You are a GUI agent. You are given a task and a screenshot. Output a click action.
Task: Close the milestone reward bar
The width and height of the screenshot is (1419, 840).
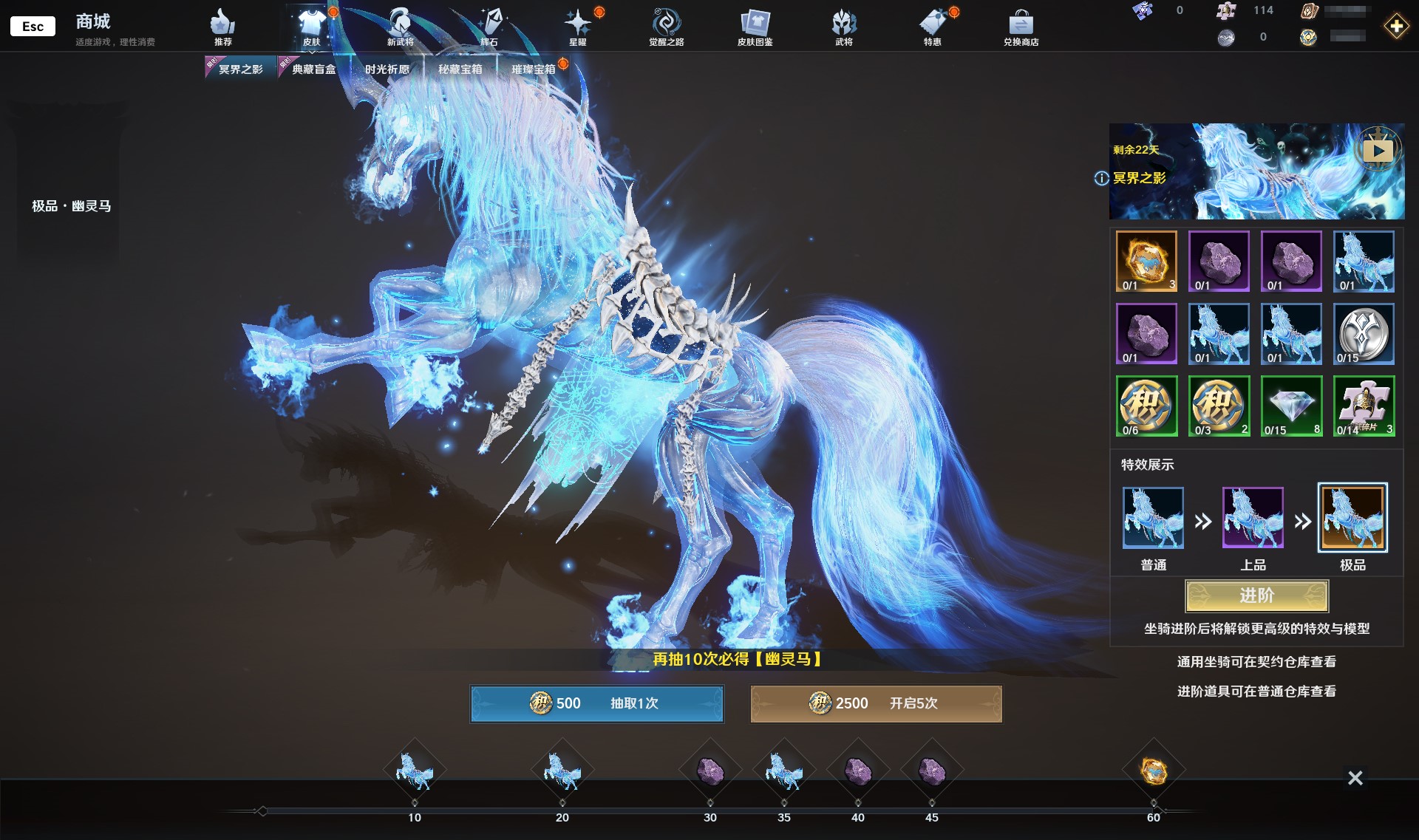point(1355,778)
